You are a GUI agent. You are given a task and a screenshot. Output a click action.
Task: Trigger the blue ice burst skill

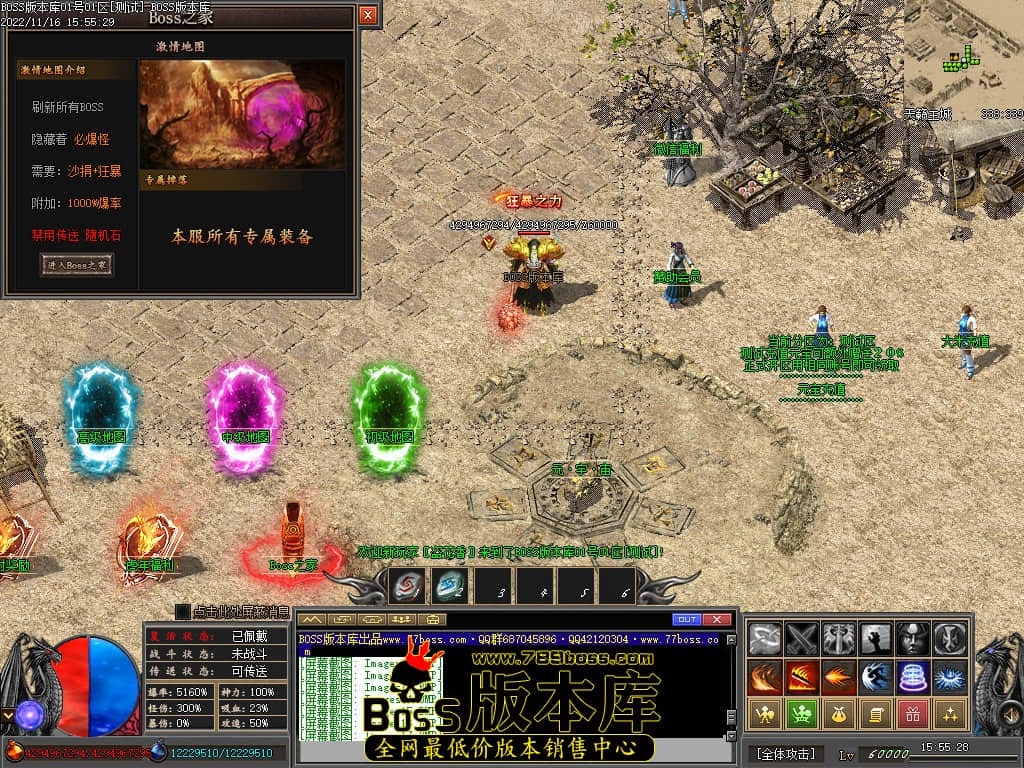coord(949,677)
